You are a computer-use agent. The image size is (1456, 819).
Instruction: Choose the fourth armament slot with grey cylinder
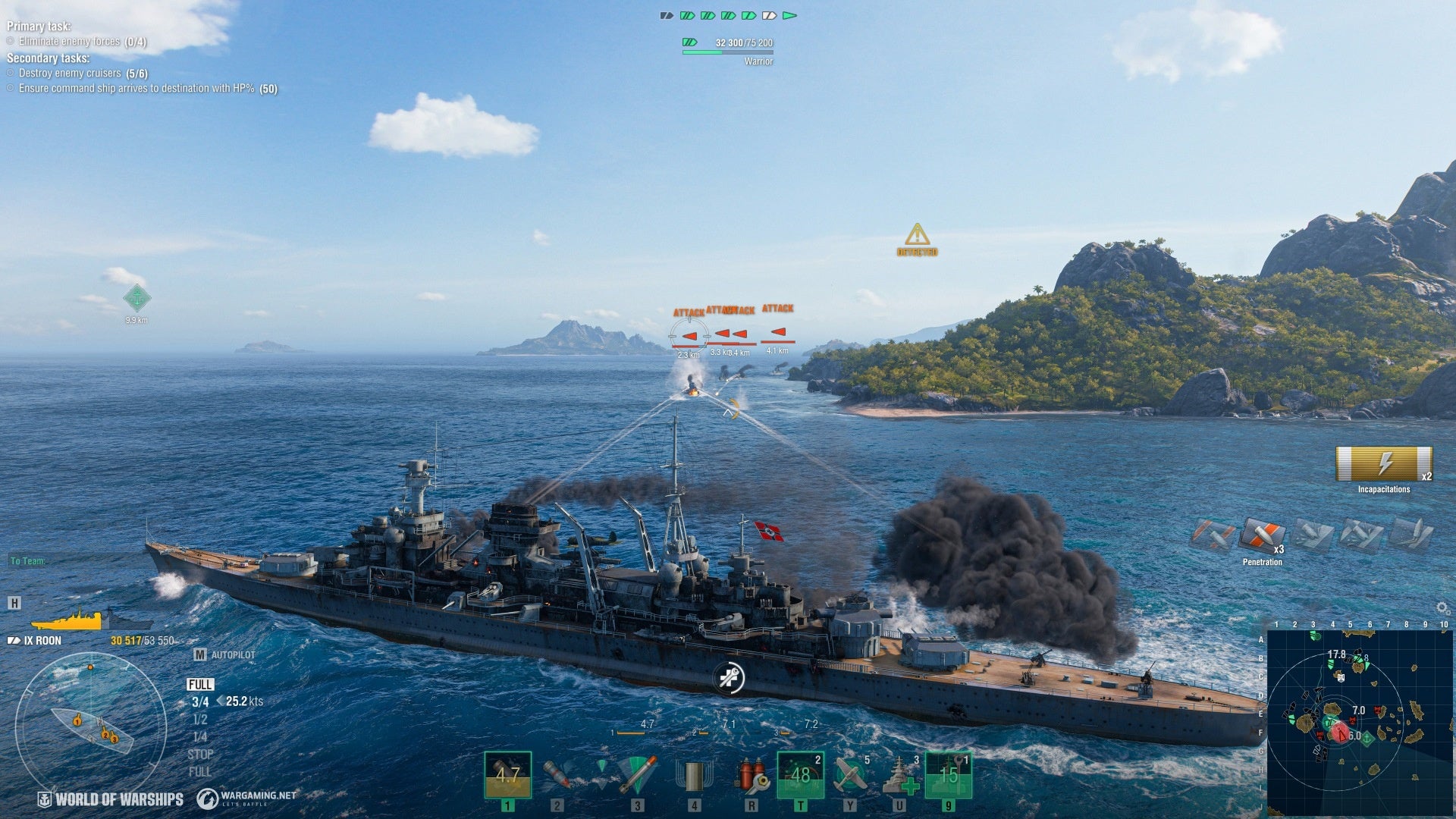694,775
